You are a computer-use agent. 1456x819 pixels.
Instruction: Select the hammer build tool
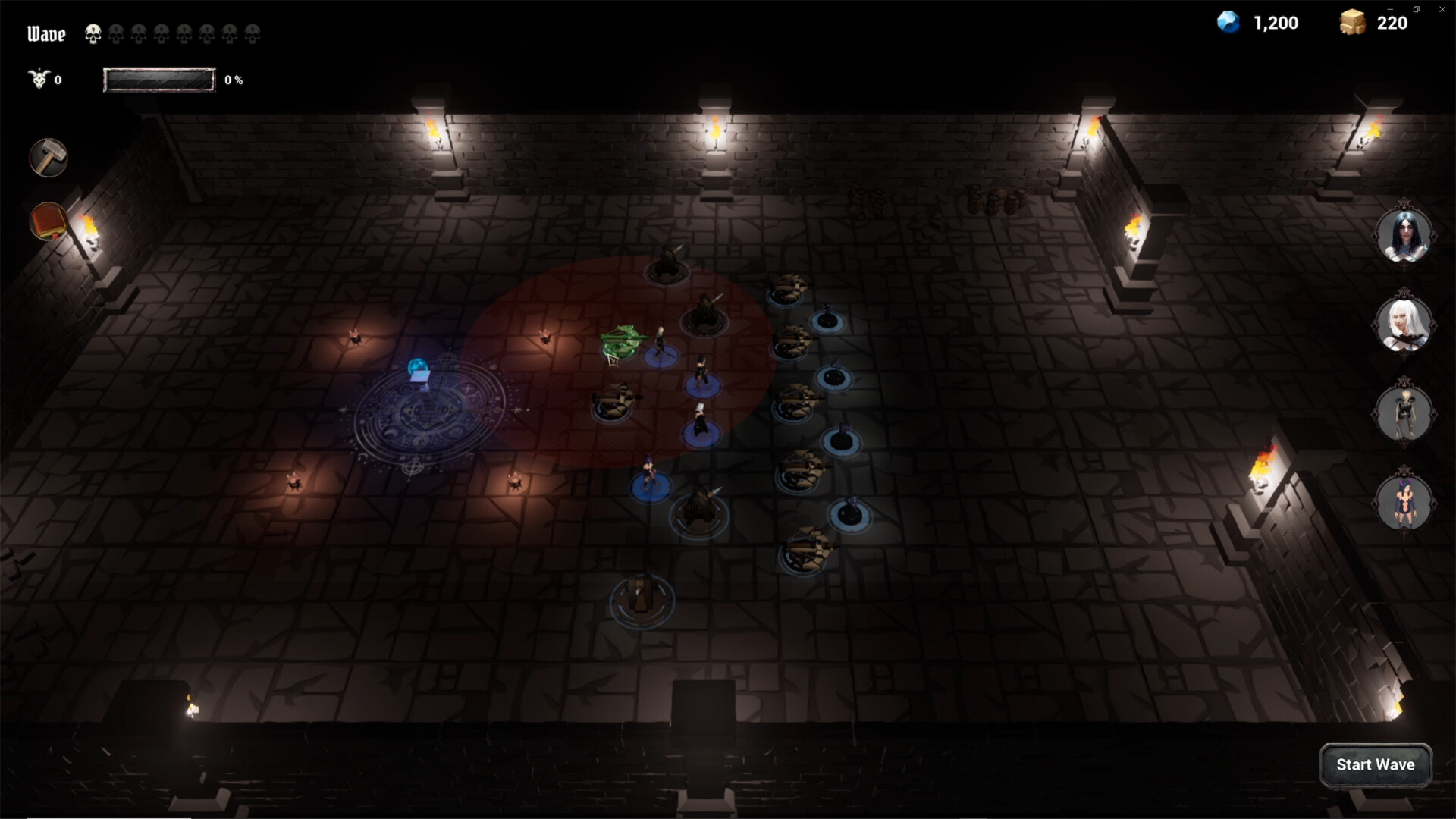(x=47, y=158)
